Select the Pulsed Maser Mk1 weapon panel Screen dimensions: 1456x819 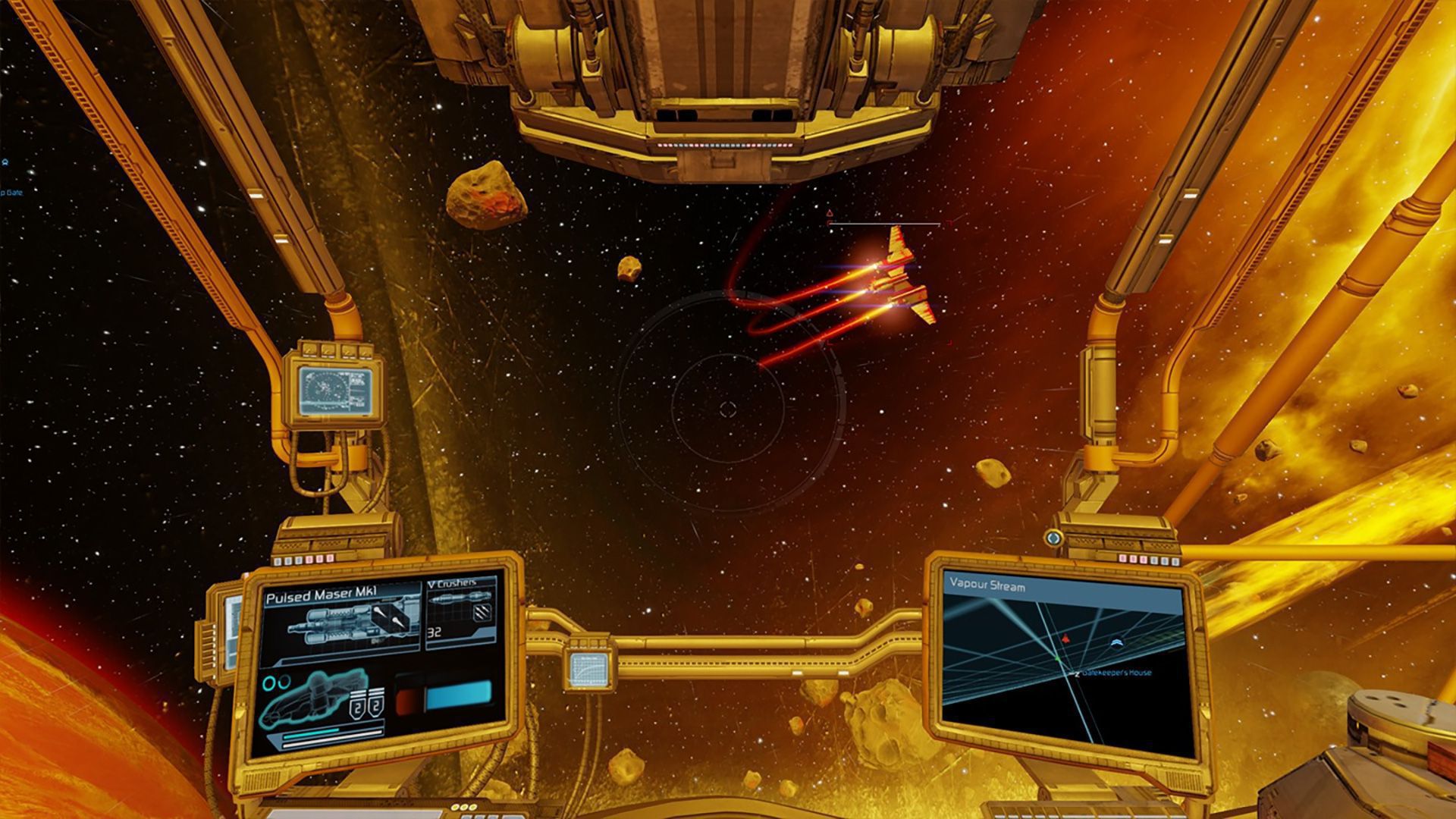click(341, 618)
